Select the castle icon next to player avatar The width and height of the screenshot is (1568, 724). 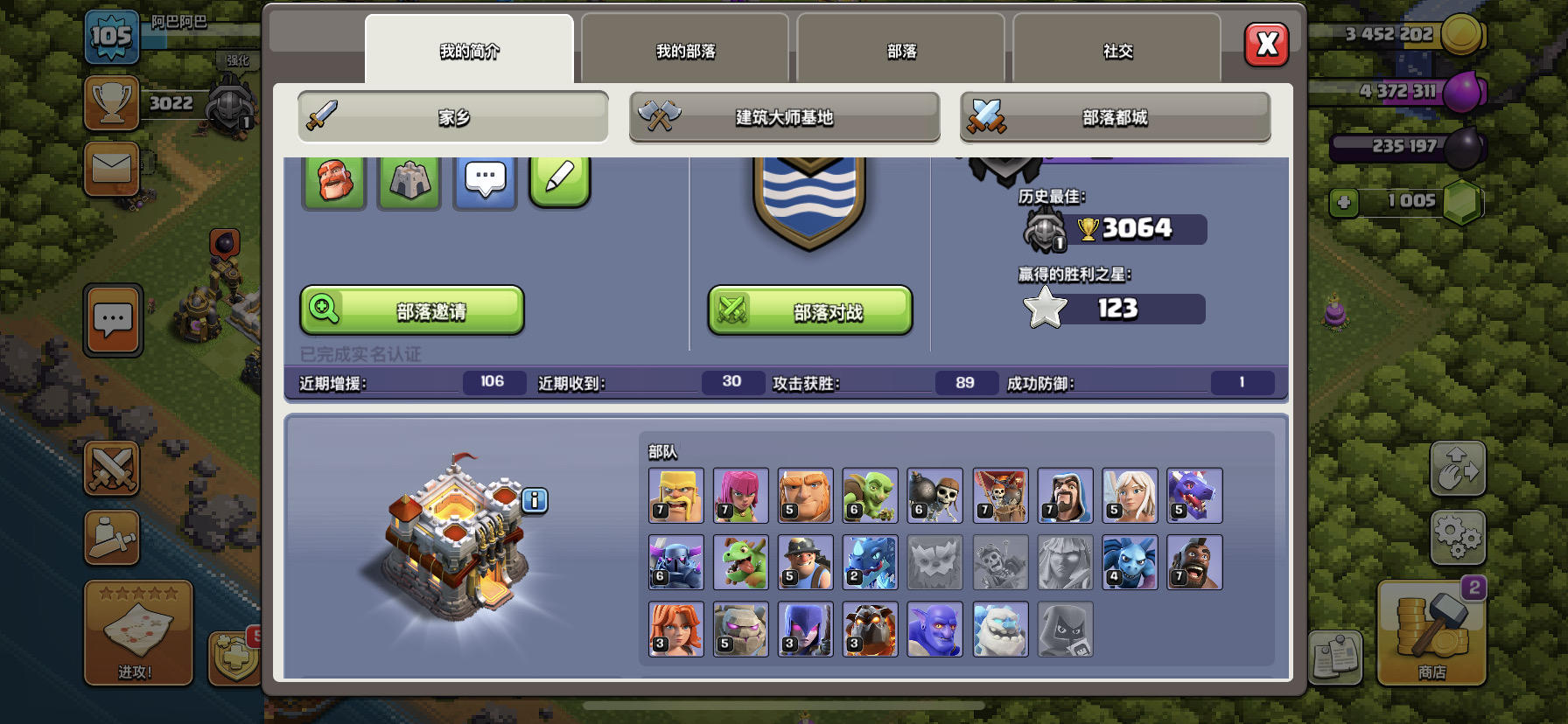(409, 179)
